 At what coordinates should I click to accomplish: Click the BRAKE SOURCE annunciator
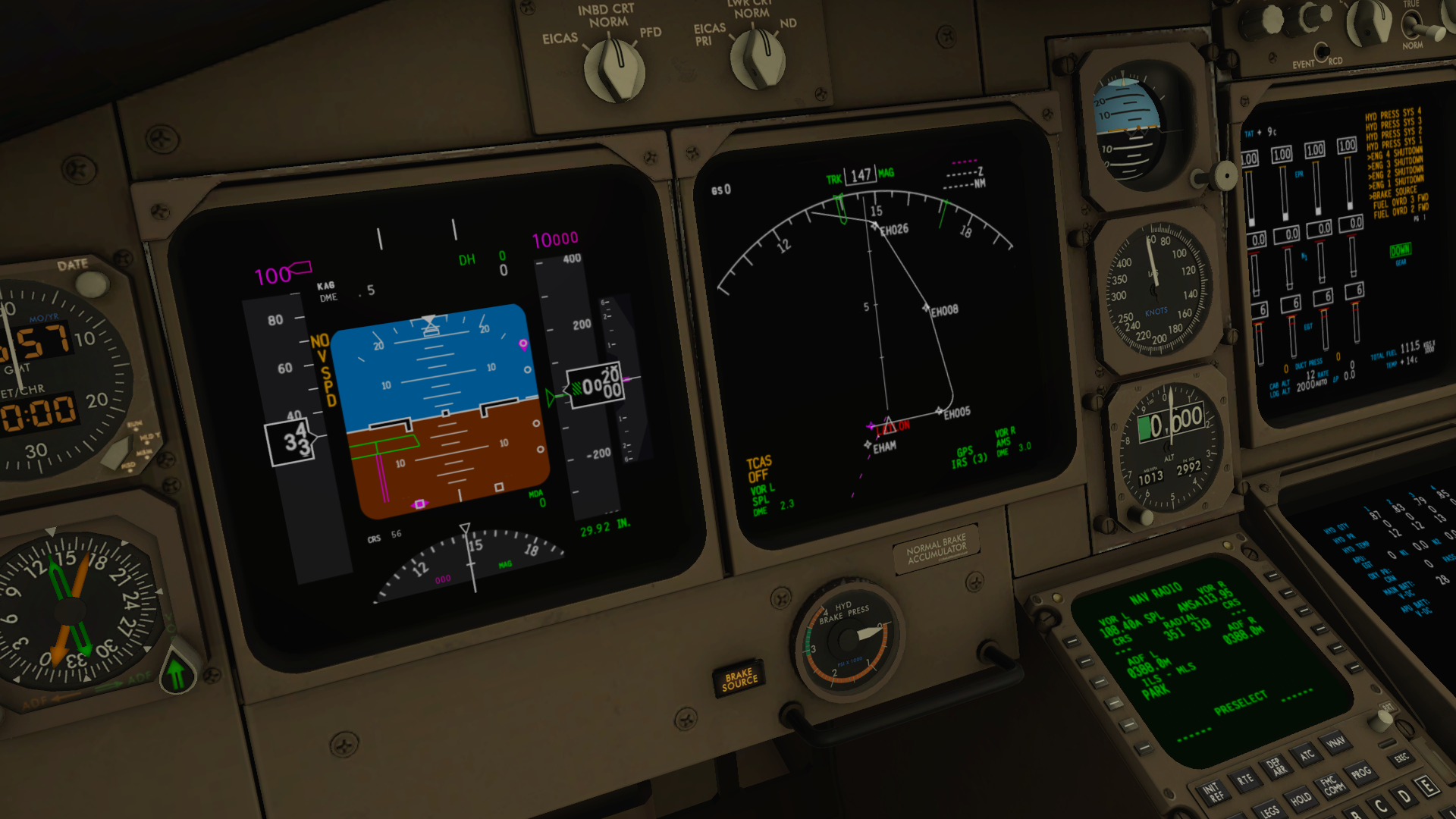click(x=739, y=677)
